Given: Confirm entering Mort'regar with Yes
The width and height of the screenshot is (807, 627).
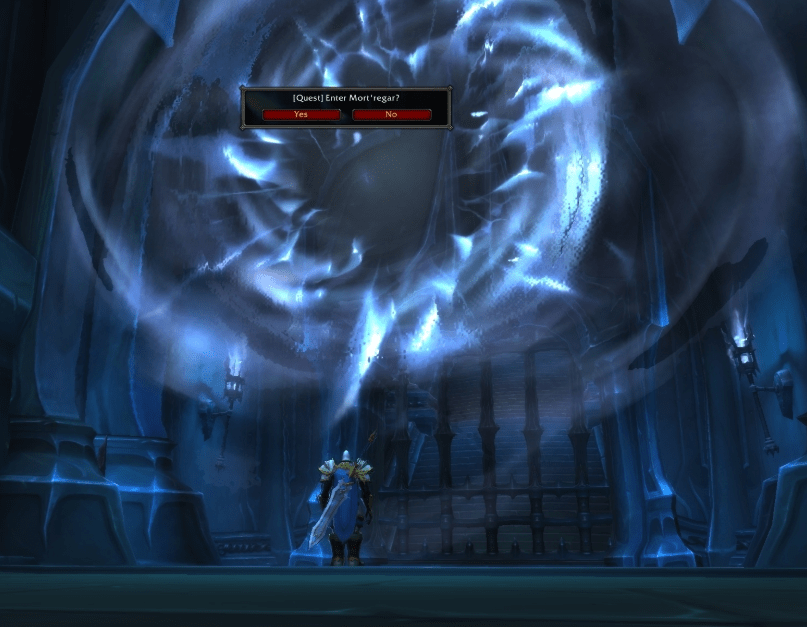Looking at the screenshot, I should coord(301,115).
